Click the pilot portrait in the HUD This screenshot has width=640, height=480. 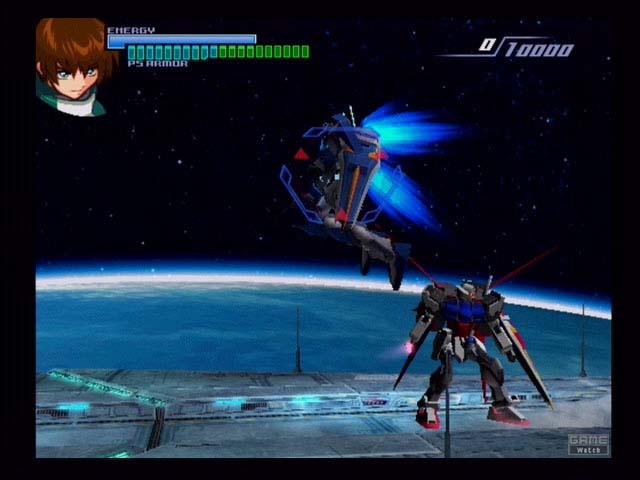(x=70, y=67)
